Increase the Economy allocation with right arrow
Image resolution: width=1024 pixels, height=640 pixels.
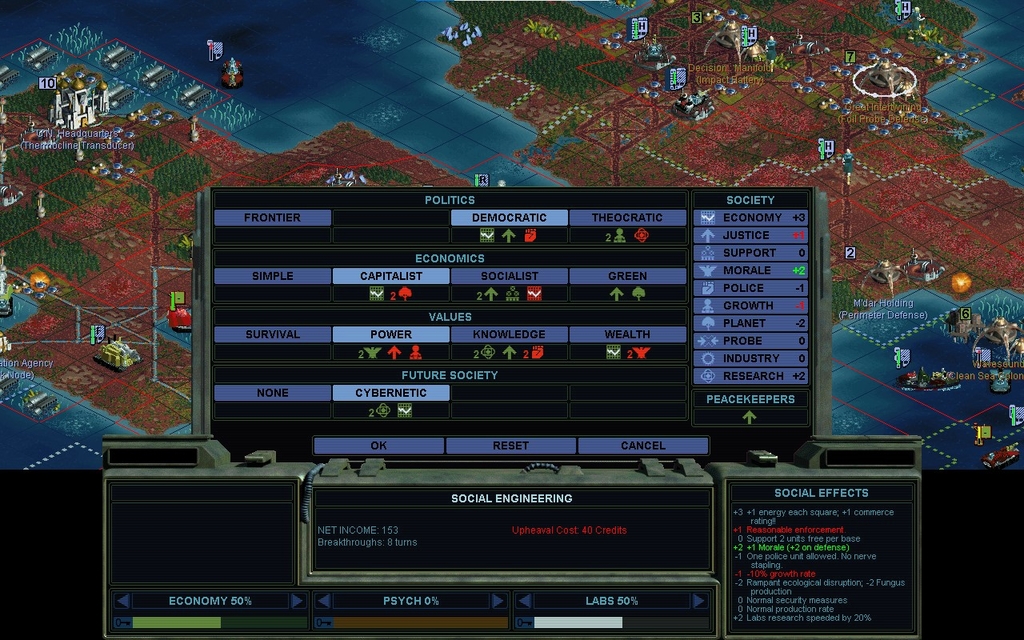[297, 601]
